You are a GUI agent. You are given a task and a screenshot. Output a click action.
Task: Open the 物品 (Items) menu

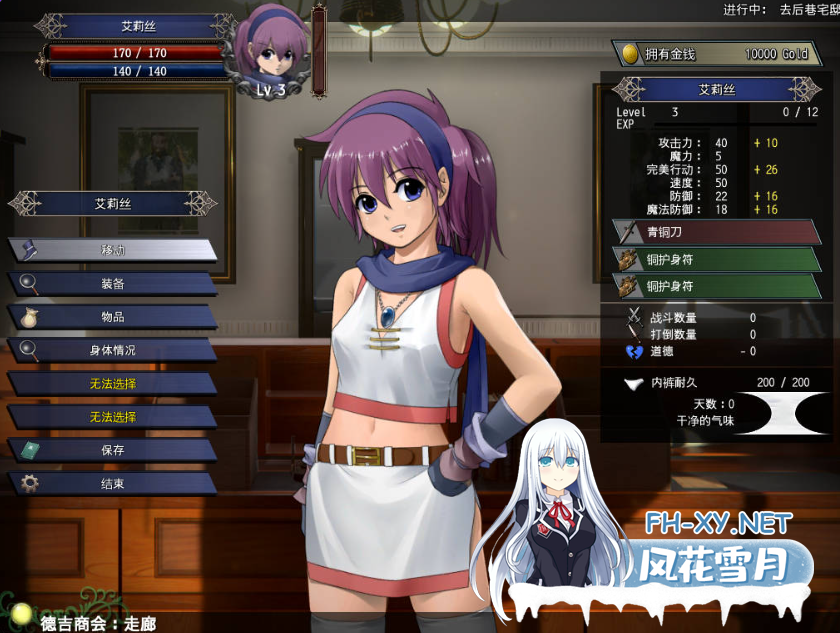tap(112, 317)
